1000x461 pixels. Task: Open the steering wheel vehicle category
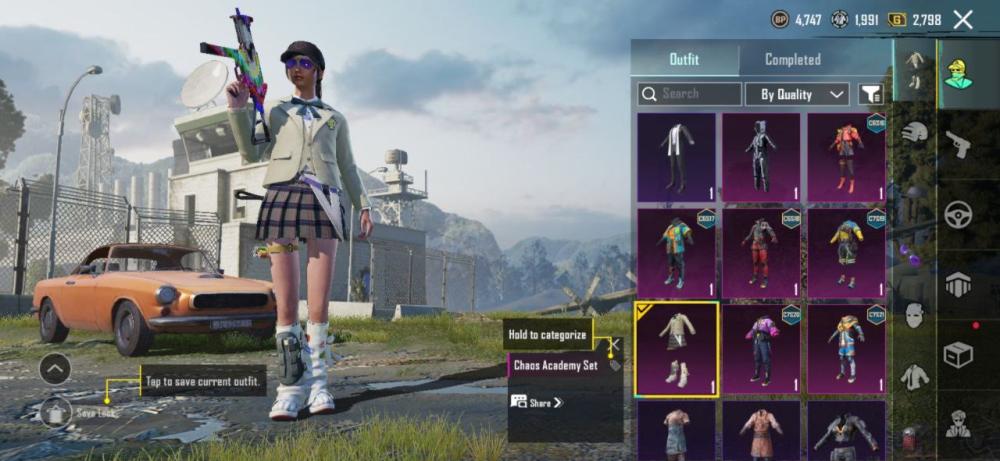coord(958,214)
